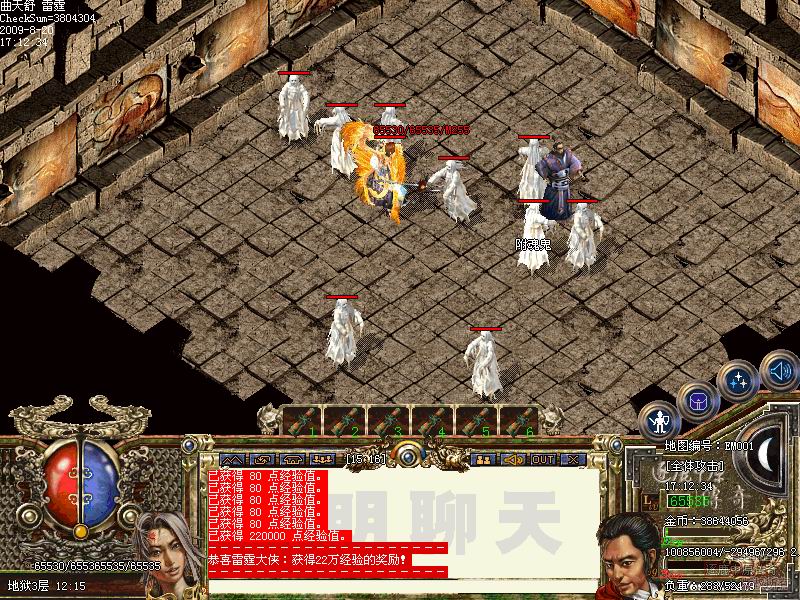Screen dimensions: 800x600
Task: Open the two-person group button
Action: tap(484, 459)
